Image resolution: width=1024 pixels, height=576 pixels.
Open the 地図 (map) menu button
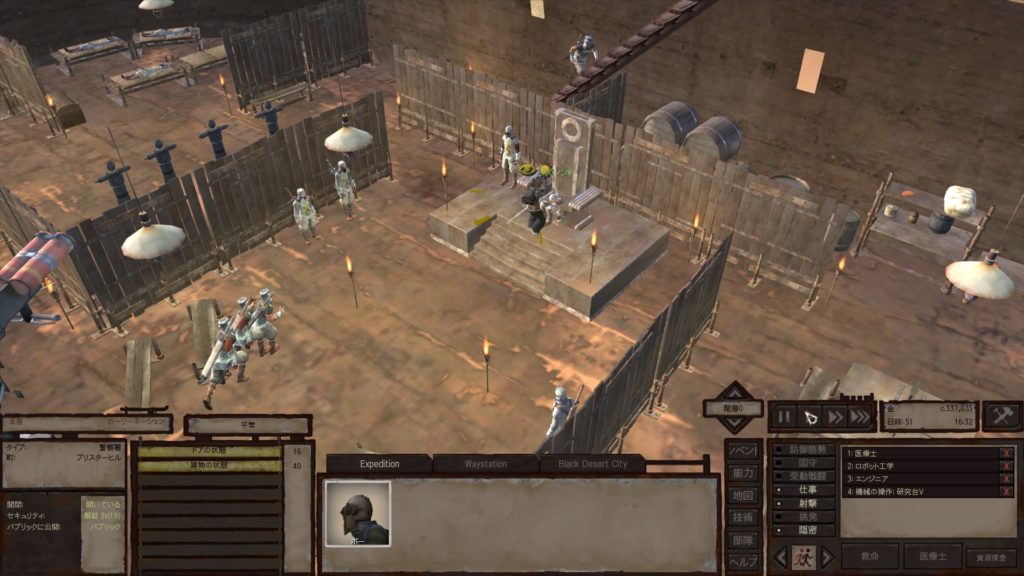click(x=742, y=495)
